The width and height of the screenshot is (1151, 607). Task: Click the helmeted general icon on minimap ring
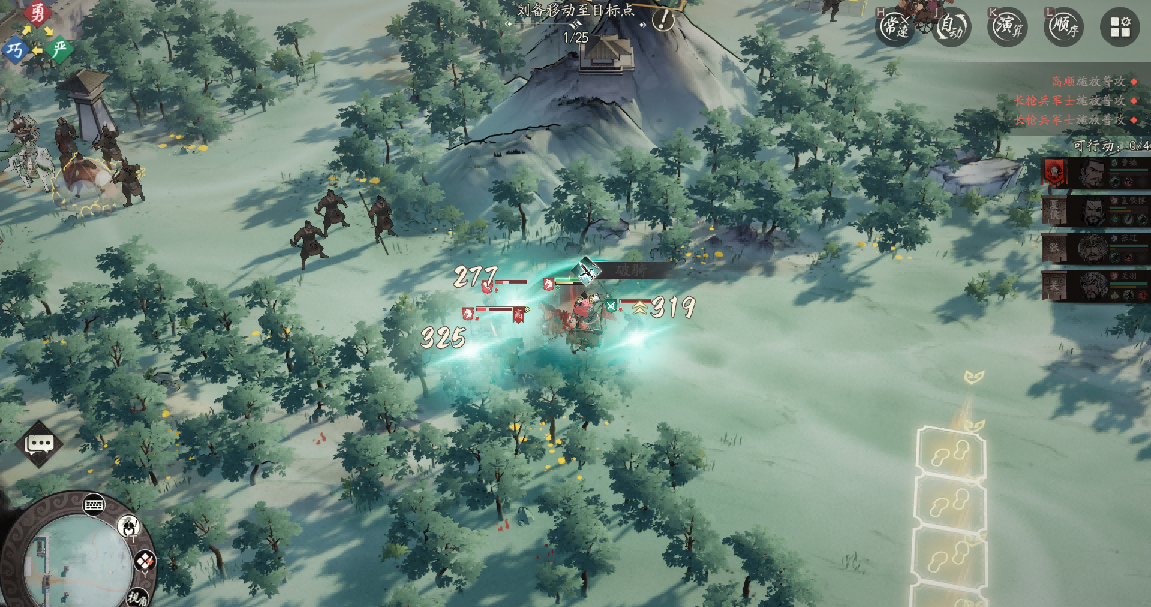click(x=129, y=526)
